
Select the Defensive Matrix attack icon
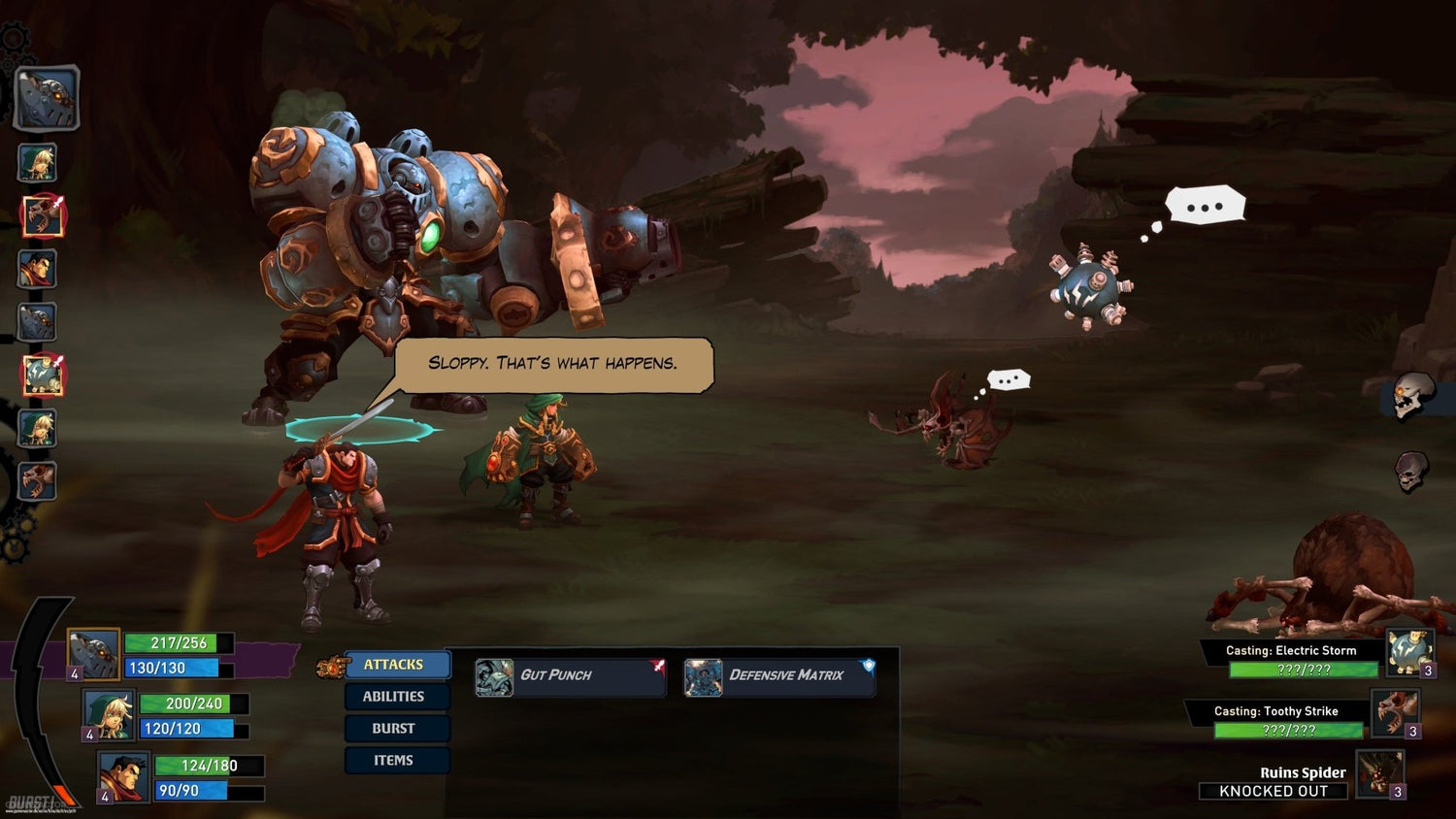pos(702,675)
